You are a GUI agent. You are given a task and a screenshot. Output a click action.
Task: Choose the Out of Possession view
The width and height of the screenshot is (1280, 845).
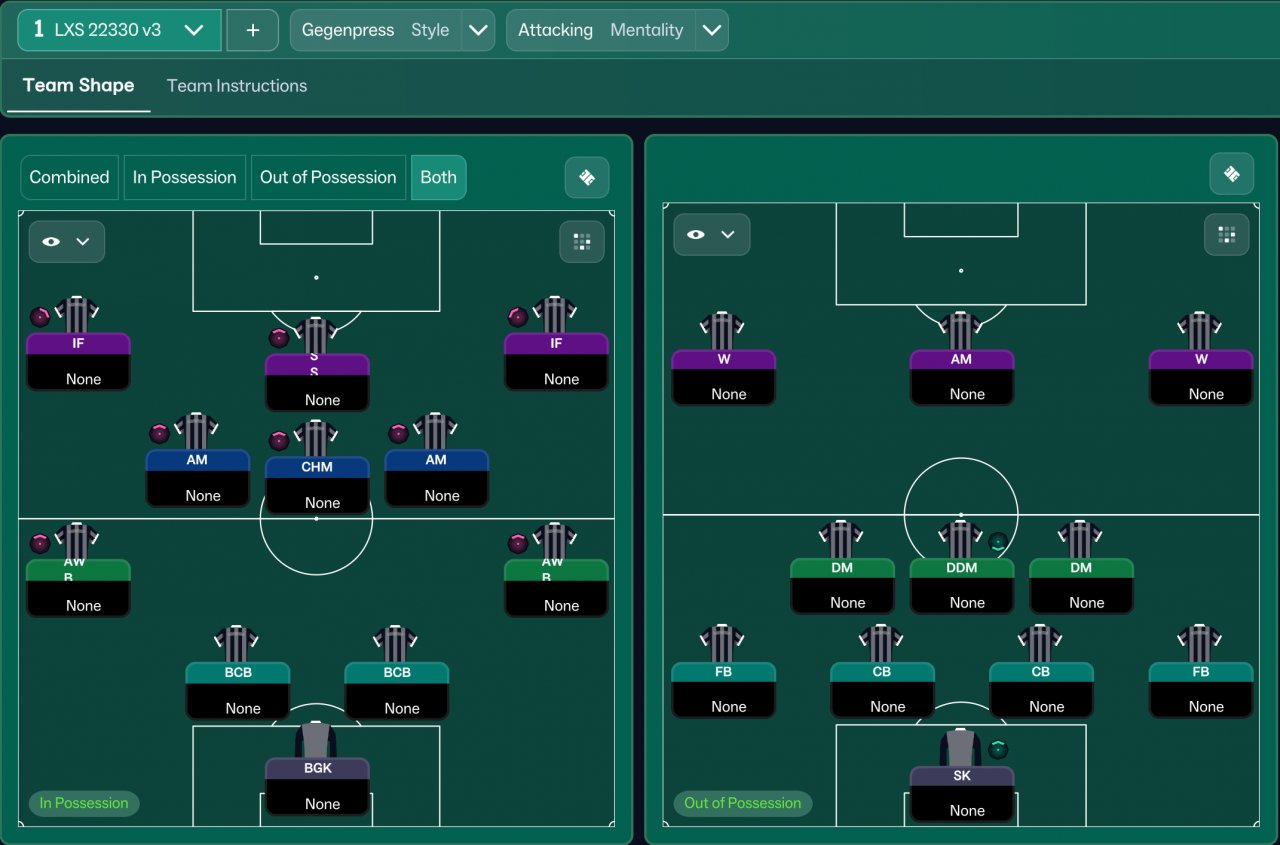coord(328,177)
